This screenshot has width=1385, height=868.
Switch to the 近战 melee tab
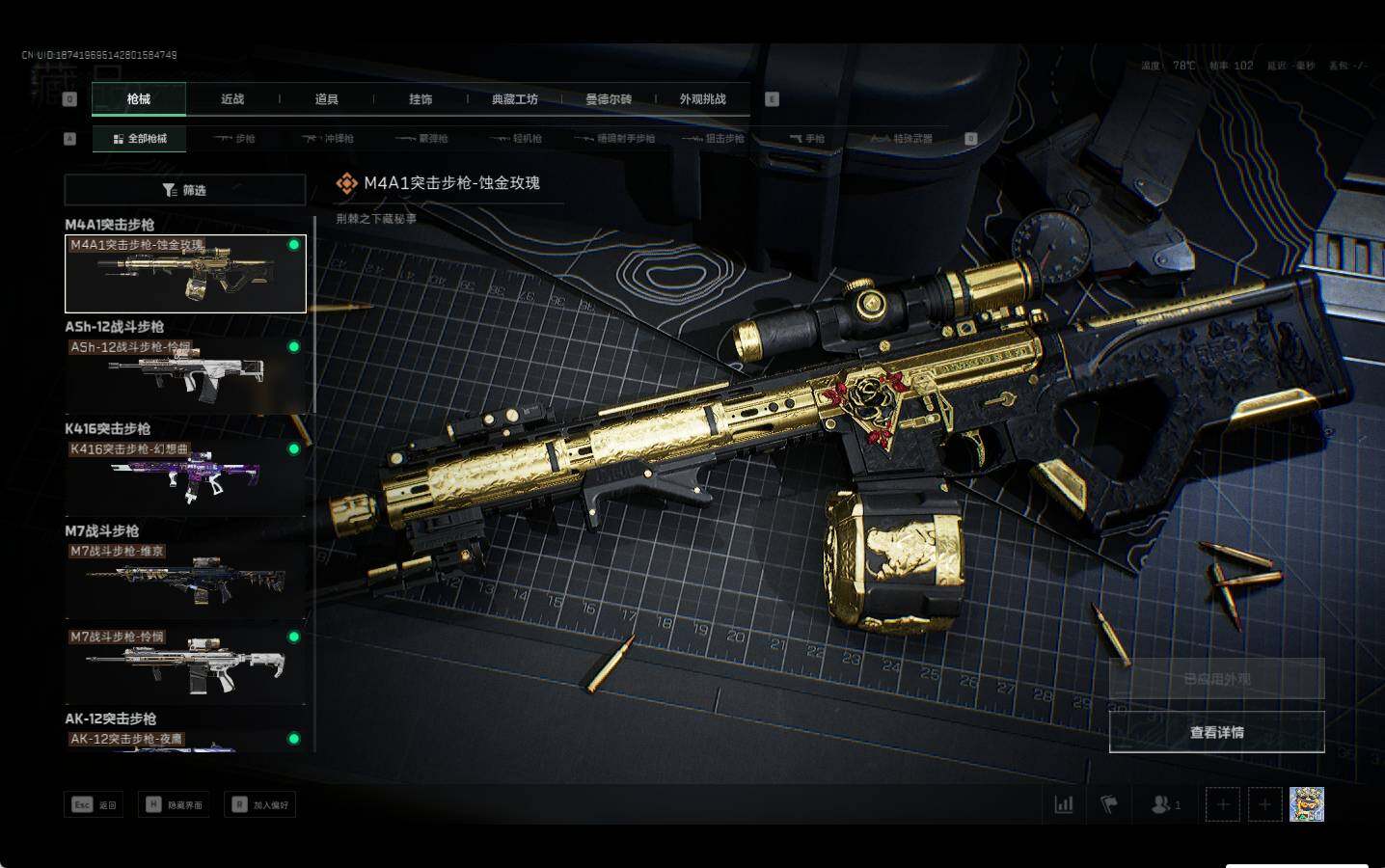232,99
